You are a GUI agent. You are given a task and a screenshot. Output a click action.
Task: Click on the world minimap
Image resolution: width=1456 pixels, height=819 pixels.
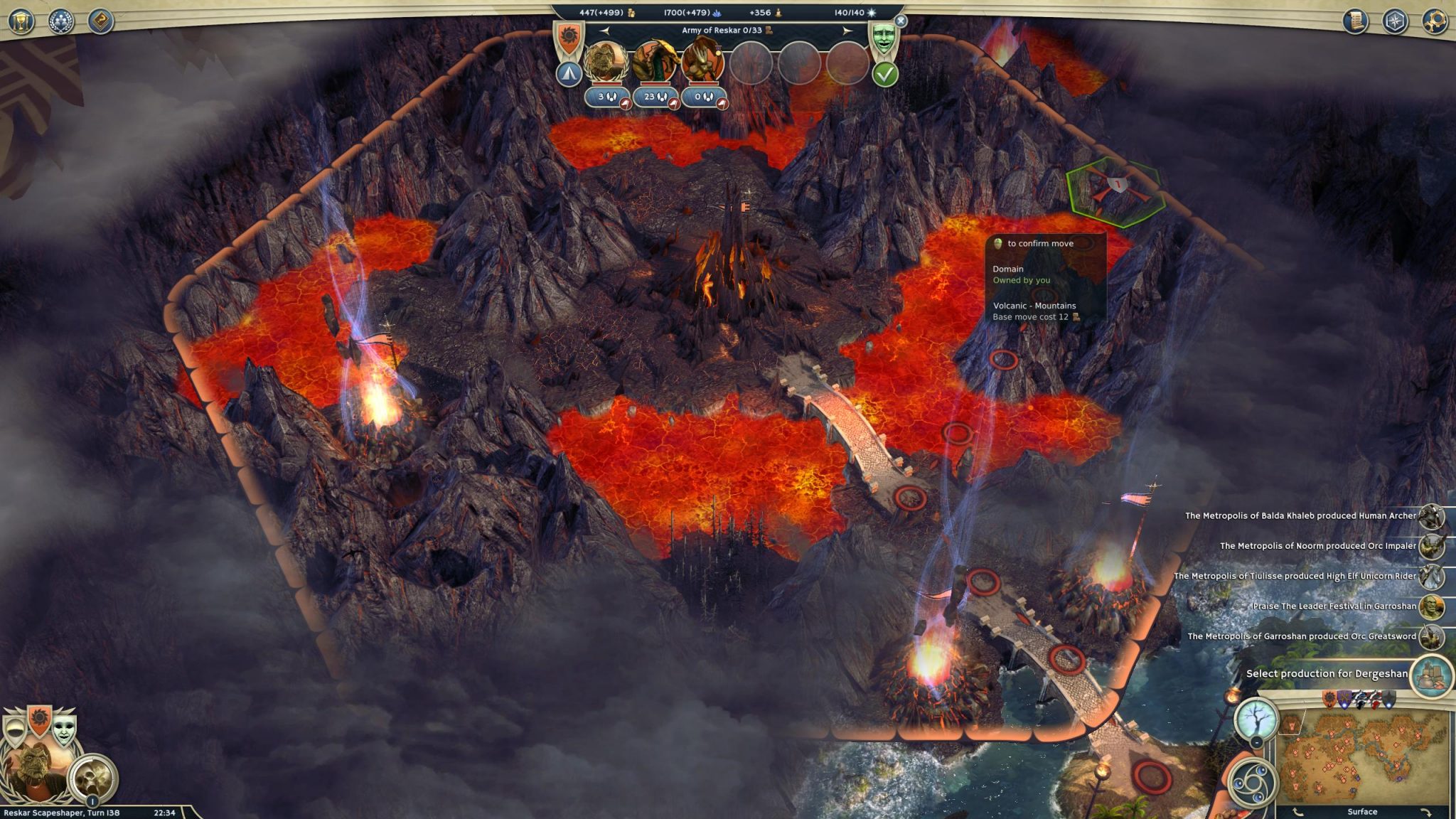1361,762
